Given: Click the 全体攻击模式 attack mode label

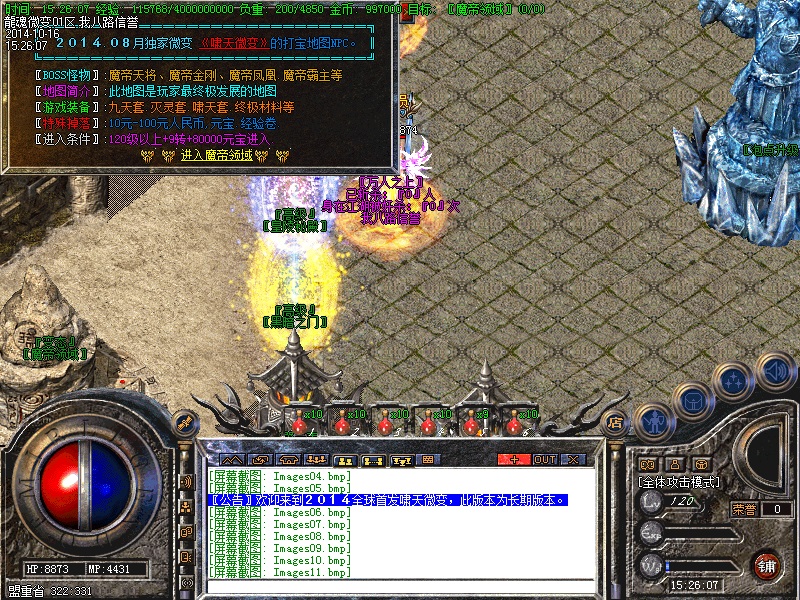Looking at the screenshot, I should (x=680, y=481).
